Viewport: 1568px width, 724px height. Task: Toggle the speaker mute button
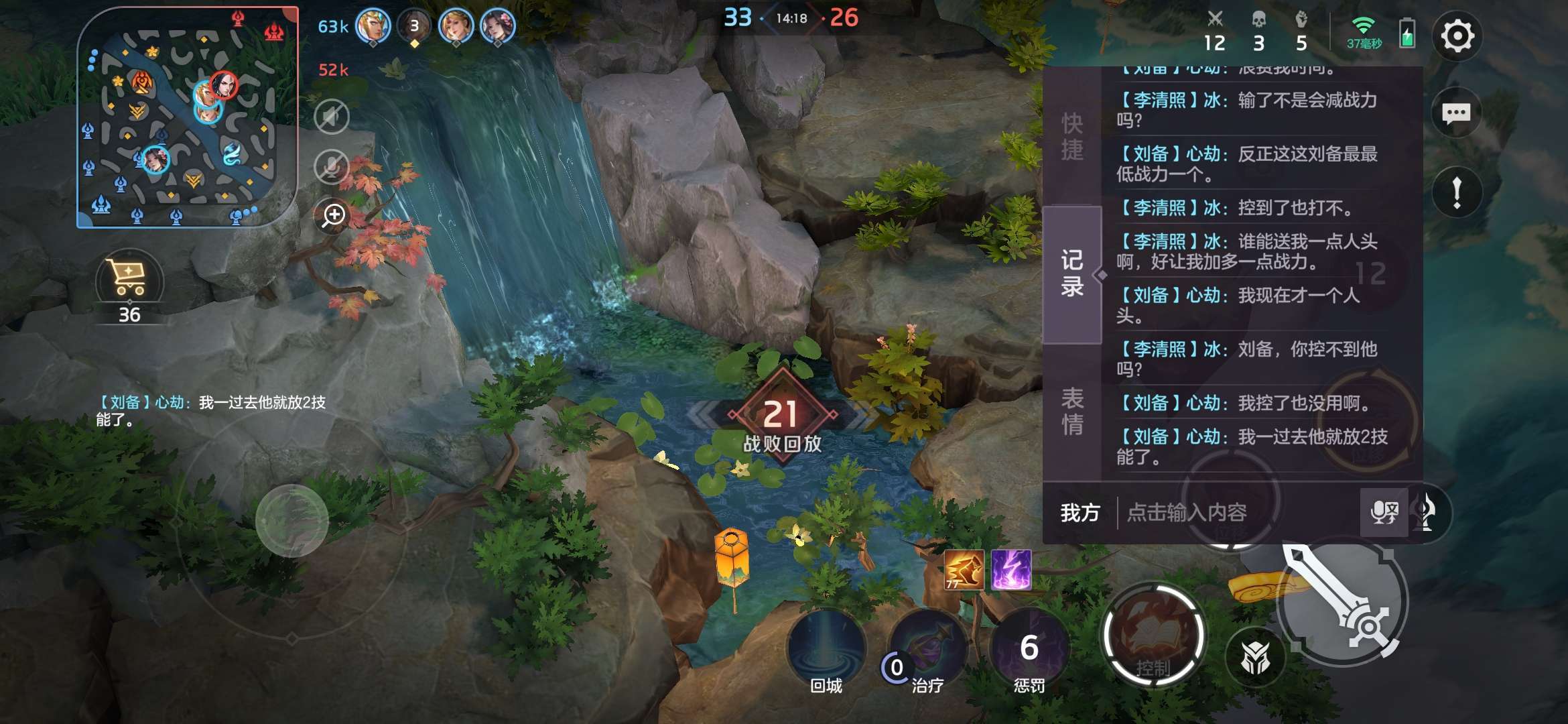point(332,117)
